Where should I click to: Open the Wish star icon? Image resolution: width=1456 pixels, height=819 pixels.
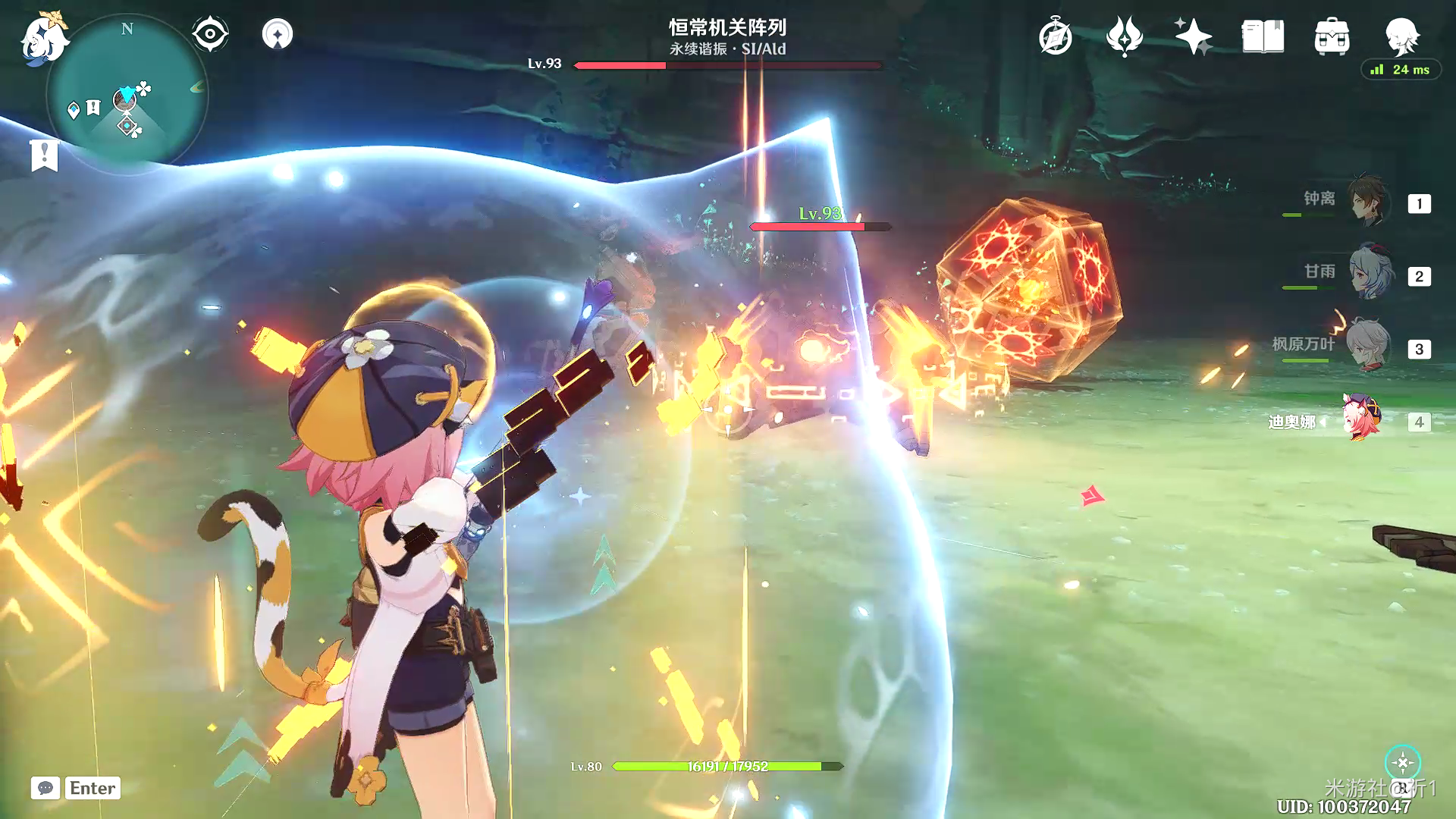(1193, 37)
